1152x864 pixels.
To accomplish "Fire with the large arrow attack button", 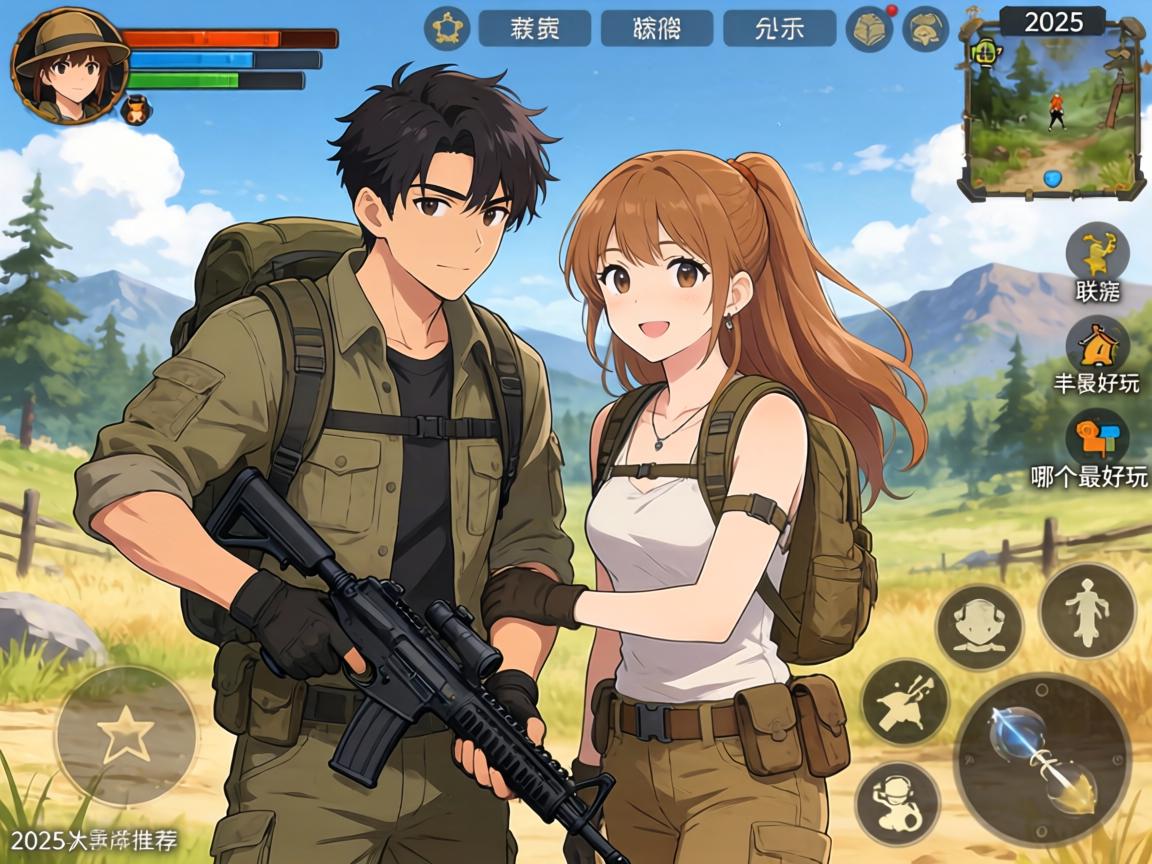I will pos(1042,759).
